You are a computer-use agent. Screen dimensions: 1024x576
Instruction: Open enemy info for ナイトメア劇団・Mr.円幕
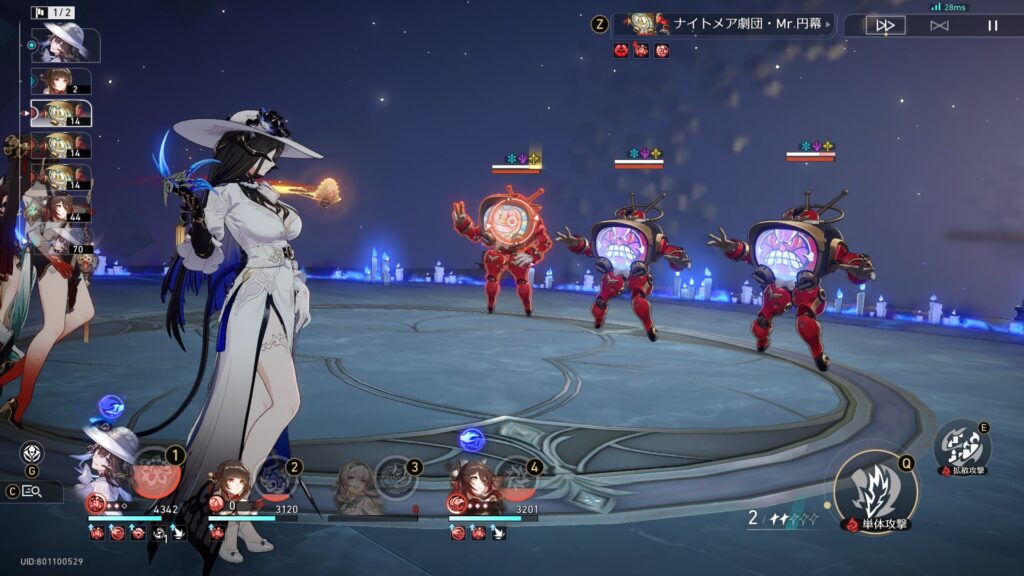click(x=723, y=24)
